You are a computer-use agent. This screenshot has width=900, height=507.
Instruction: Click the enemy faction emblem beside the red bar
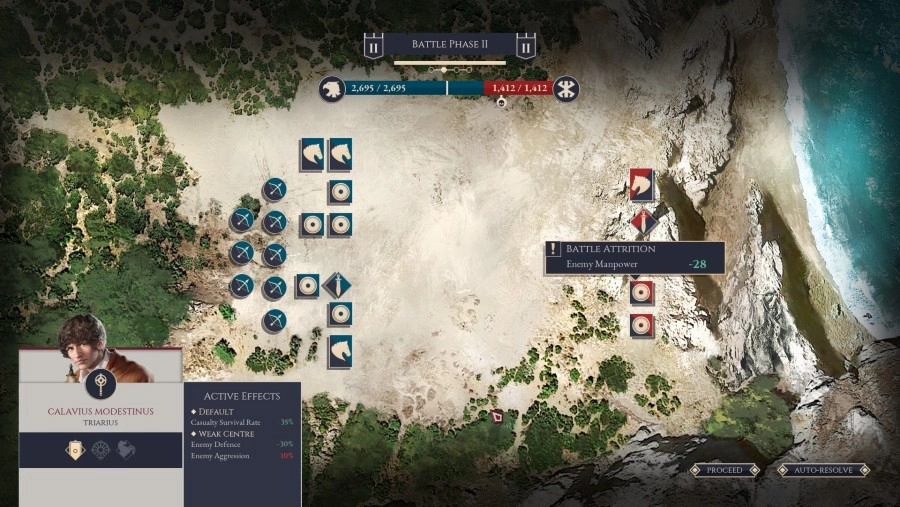tap(567, 89)
